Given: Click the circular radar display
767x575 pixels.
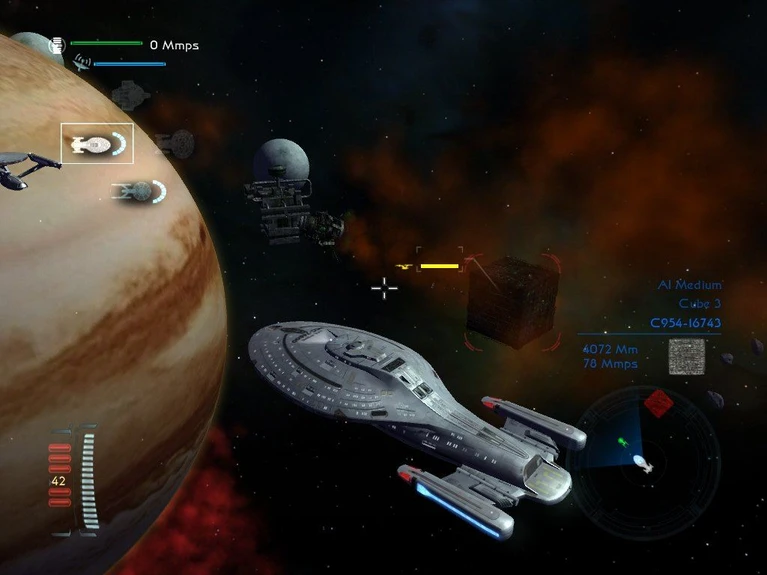Looking at the screenshot, I should click(643, 457).
